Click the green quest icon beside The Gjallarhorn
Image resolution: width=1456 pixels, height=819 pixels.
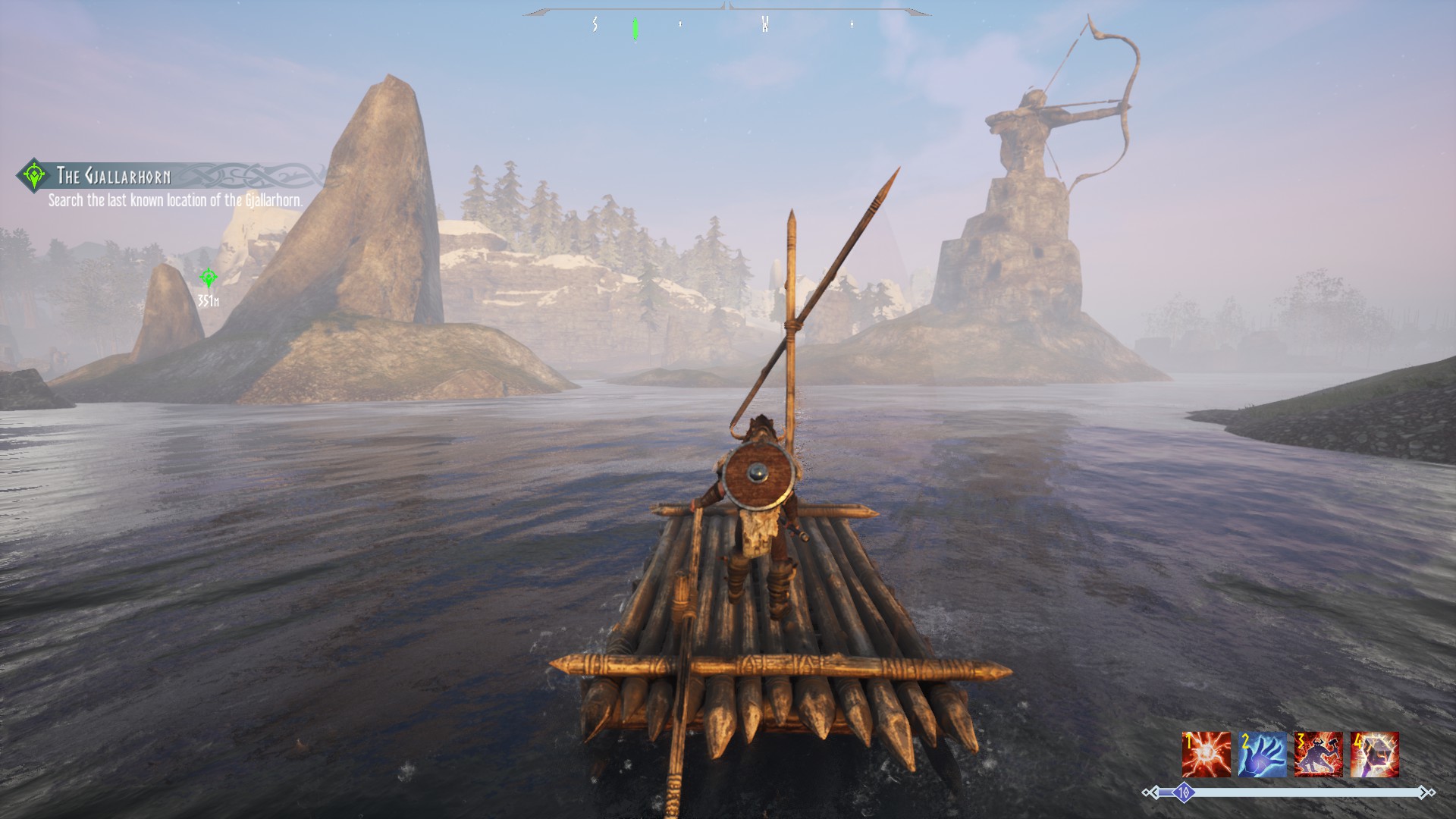point(34,175)
